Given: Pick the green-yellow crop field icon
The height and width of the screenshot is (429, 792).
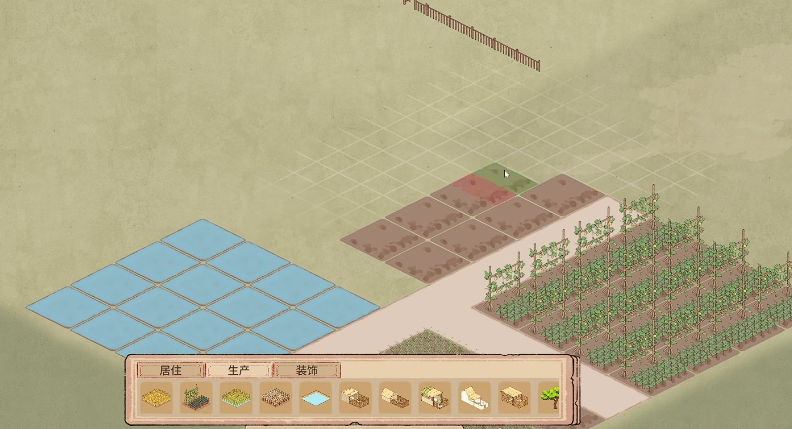Looking at the screenshot, I should (x=235, y=398).
